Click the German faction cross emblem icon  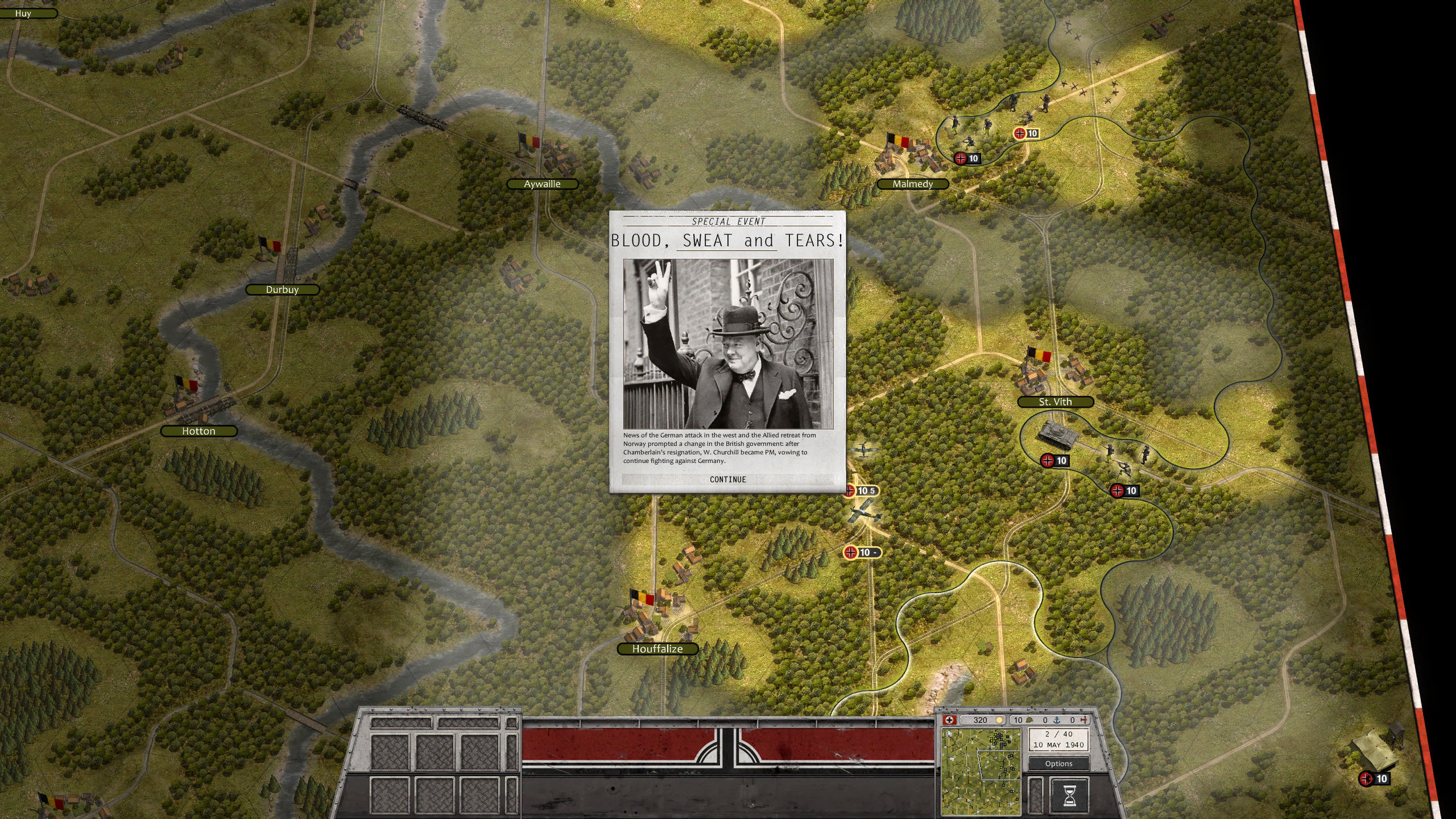pos(950,720)
